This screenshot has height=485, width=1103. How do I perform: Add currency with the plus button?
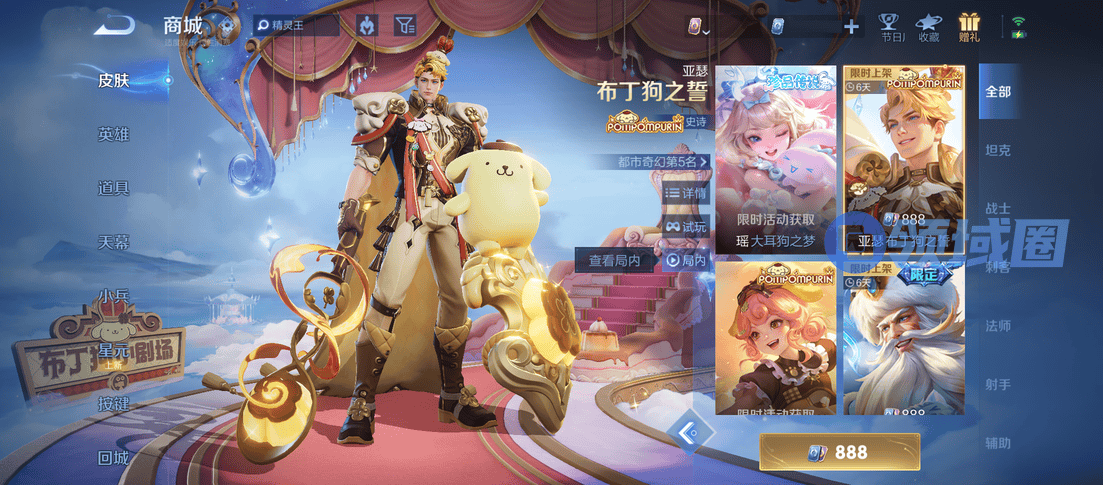click(851, 27)
